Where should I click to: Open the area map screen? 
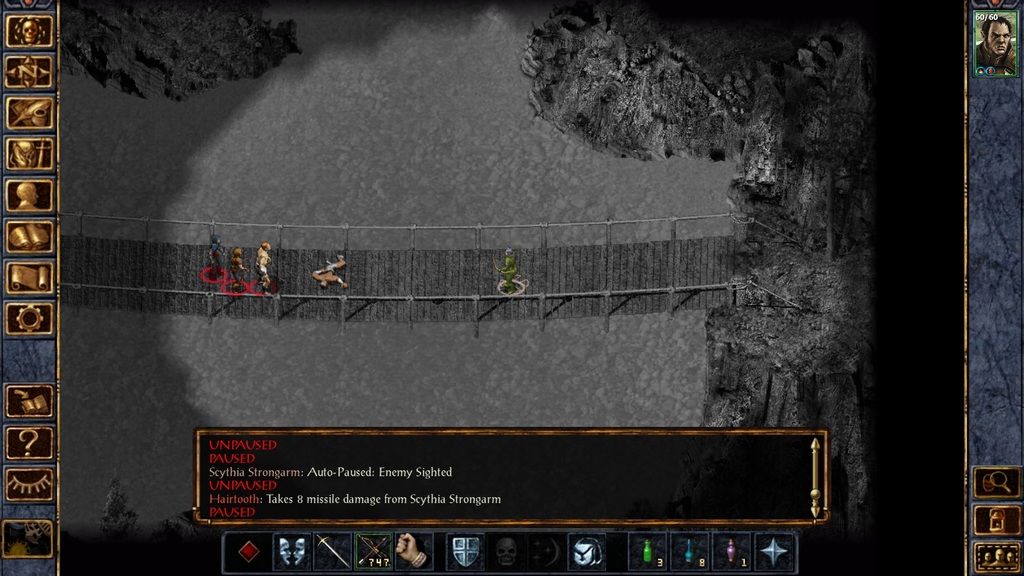click(x=29, y=71)
